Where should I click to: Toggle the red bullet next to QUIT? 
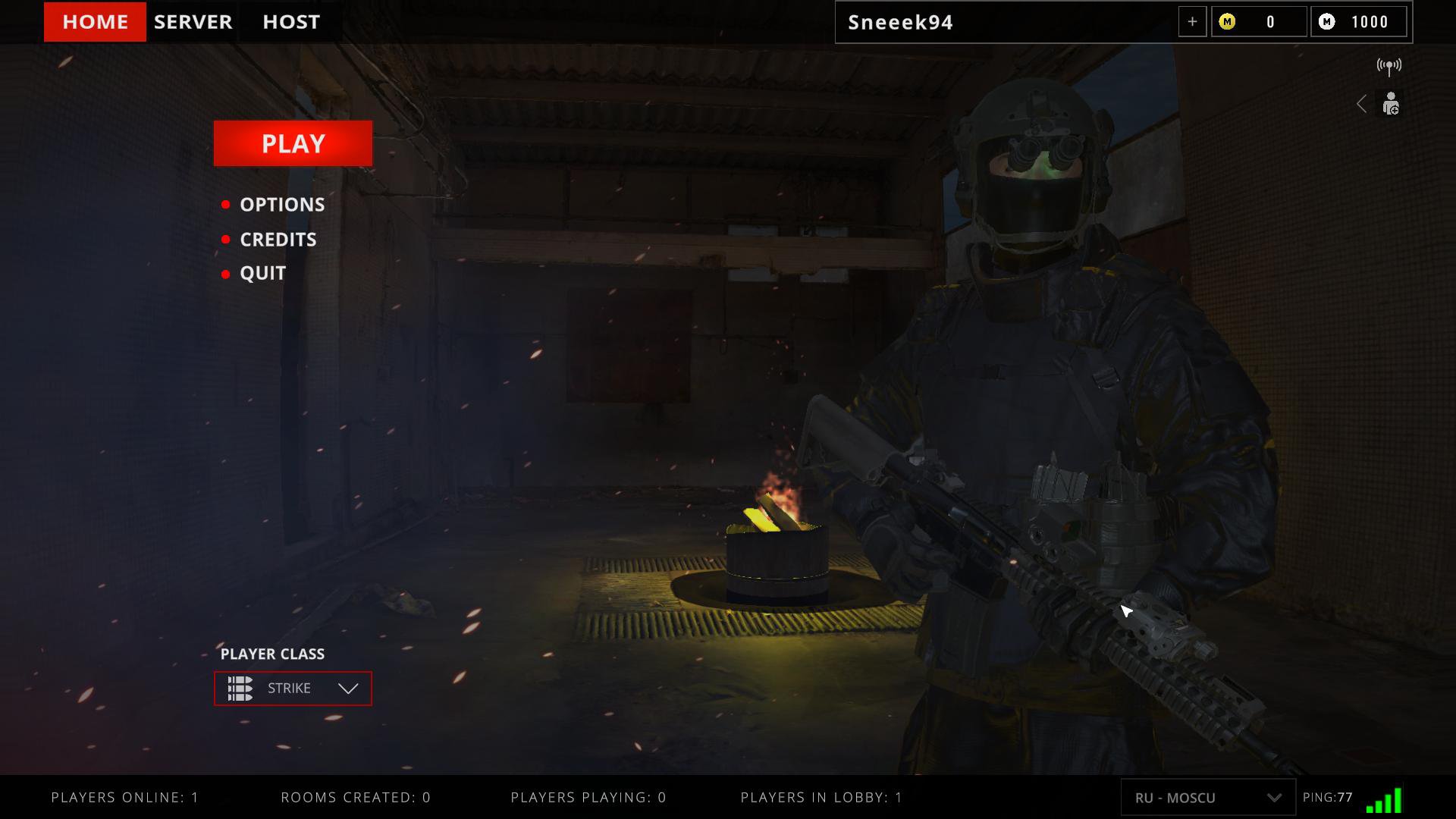tap(225, 273)
